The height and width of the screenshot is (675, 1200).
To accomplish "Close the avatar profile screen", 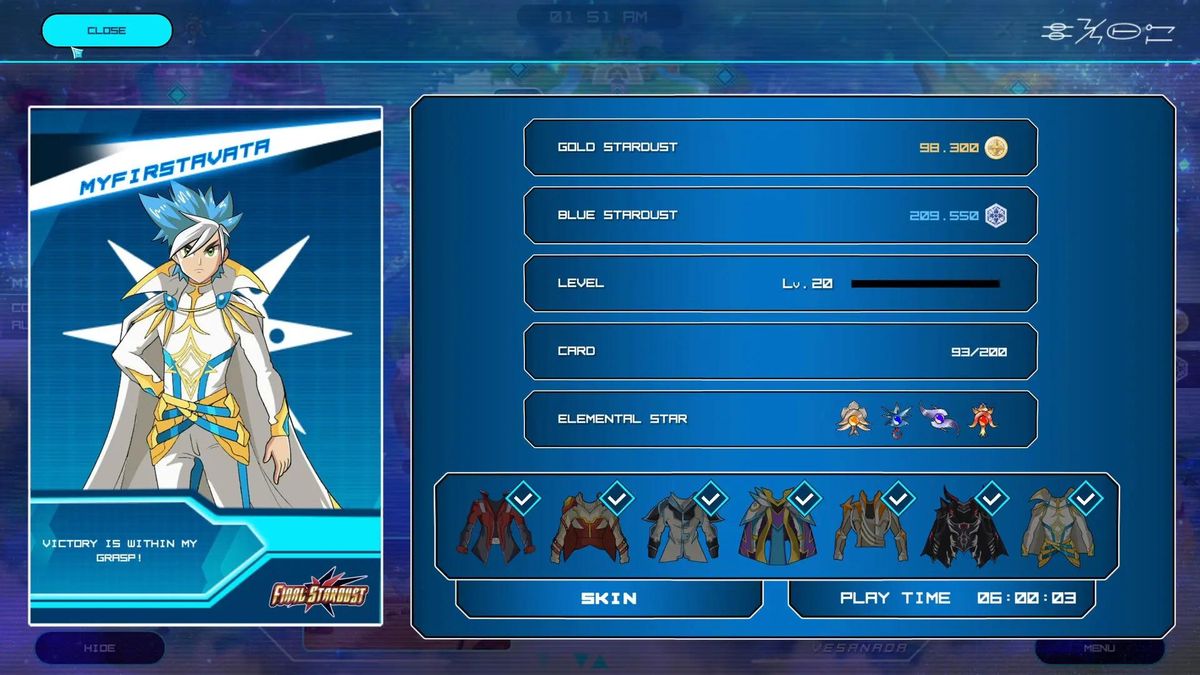I will 106,31.
